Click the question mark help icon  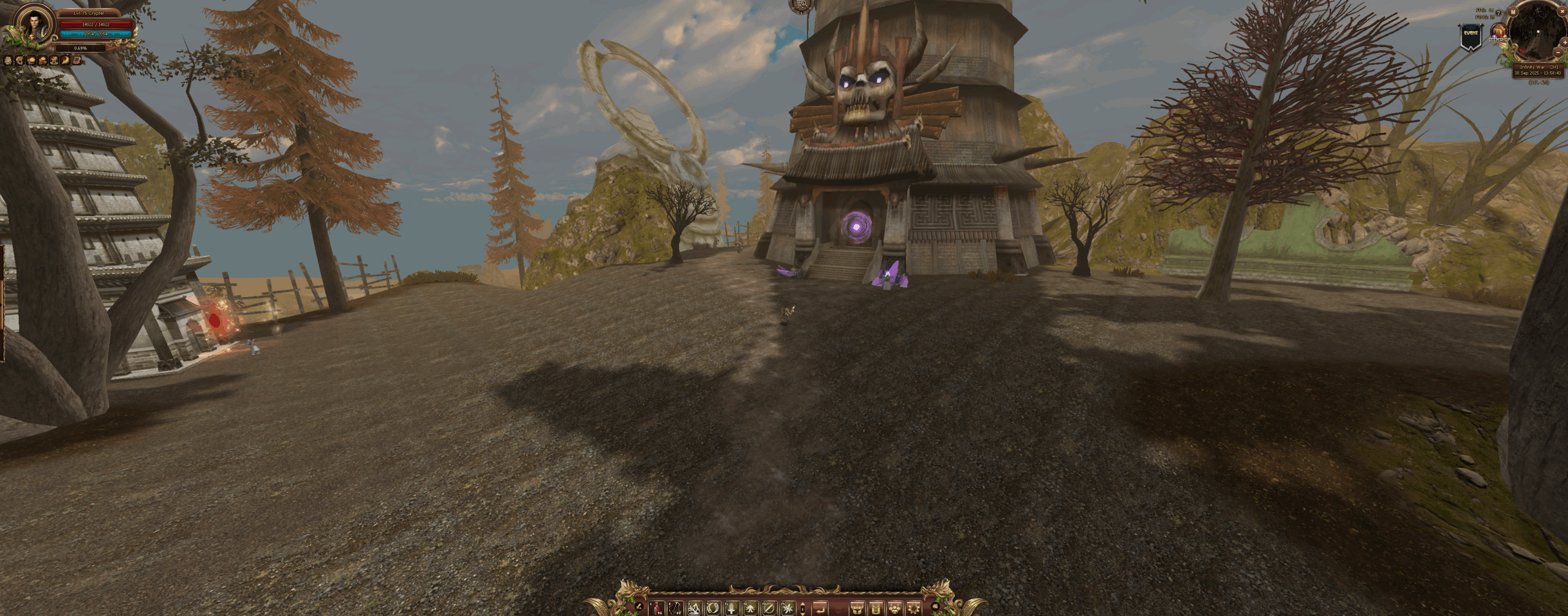(1498, 13)
